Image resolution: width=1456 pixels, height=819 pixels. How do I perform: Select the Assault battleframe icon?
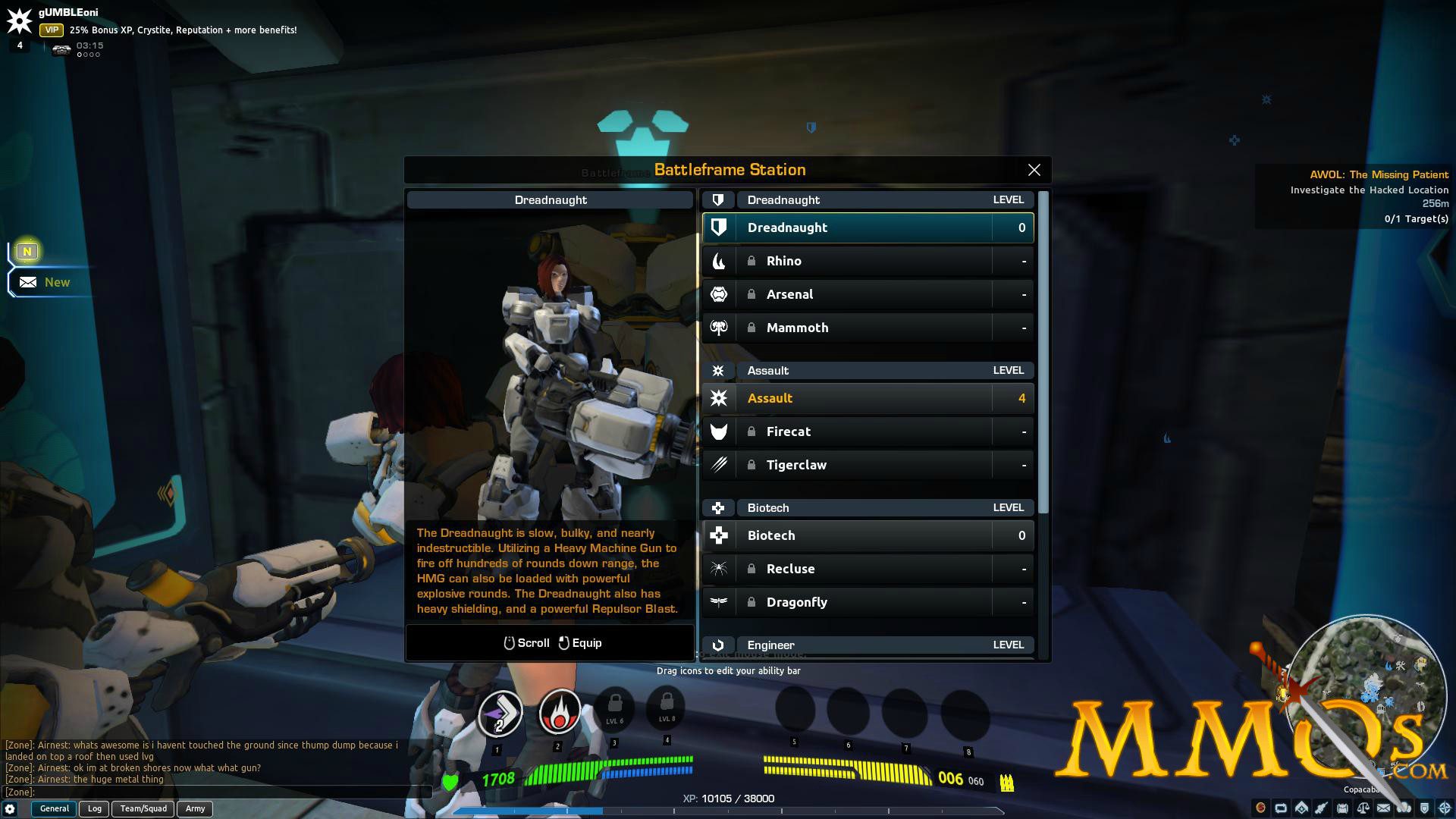coord(717,398)
